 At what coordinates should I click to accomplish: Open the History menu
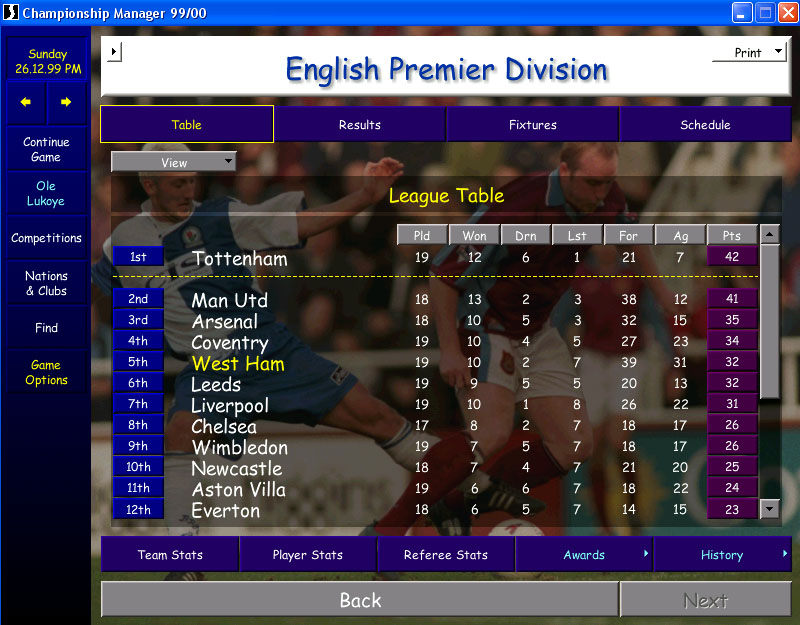pyautogui.click(x=722, y=555)
